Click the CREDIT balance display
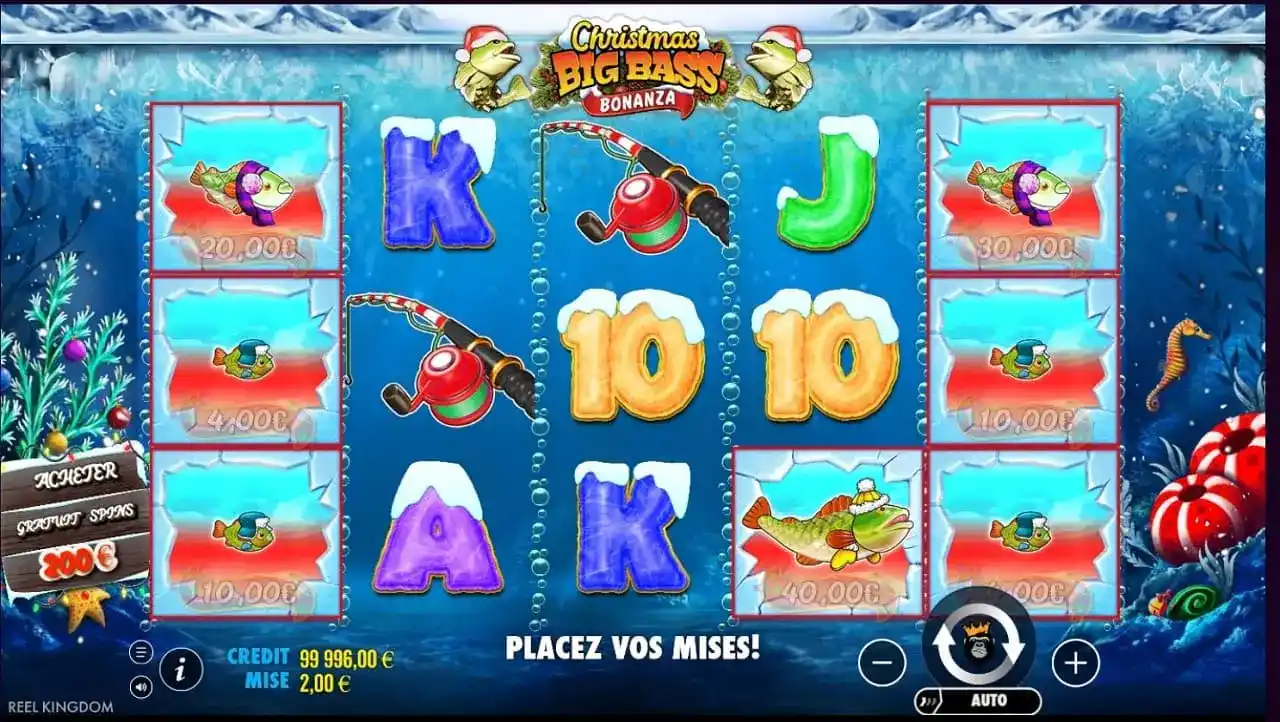Image resolution: width=1280 pixels, height=722 pixels. click(303, 657)
